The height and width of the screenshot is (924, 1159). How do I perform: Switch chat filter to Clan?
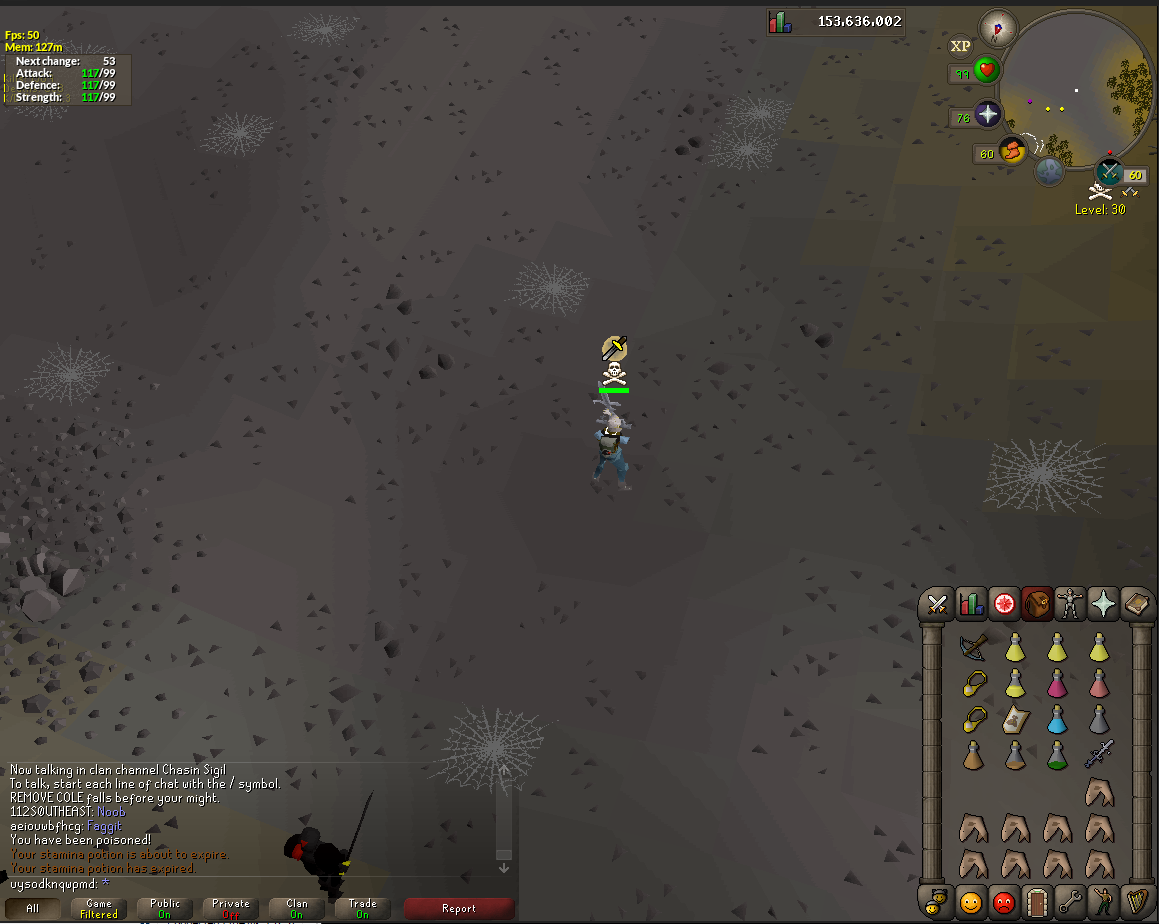click(297, 908)
